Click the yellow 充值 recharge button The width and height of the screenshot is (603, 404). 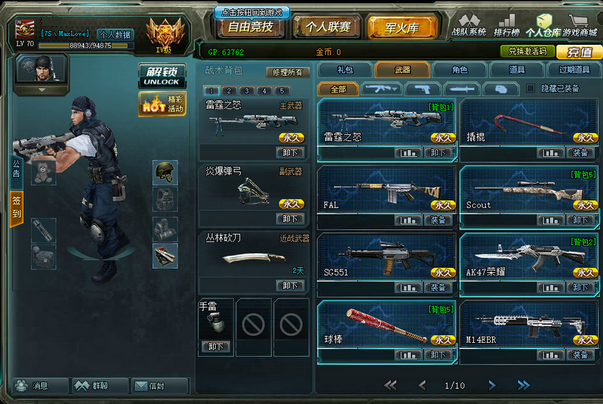tap(580, 51)
